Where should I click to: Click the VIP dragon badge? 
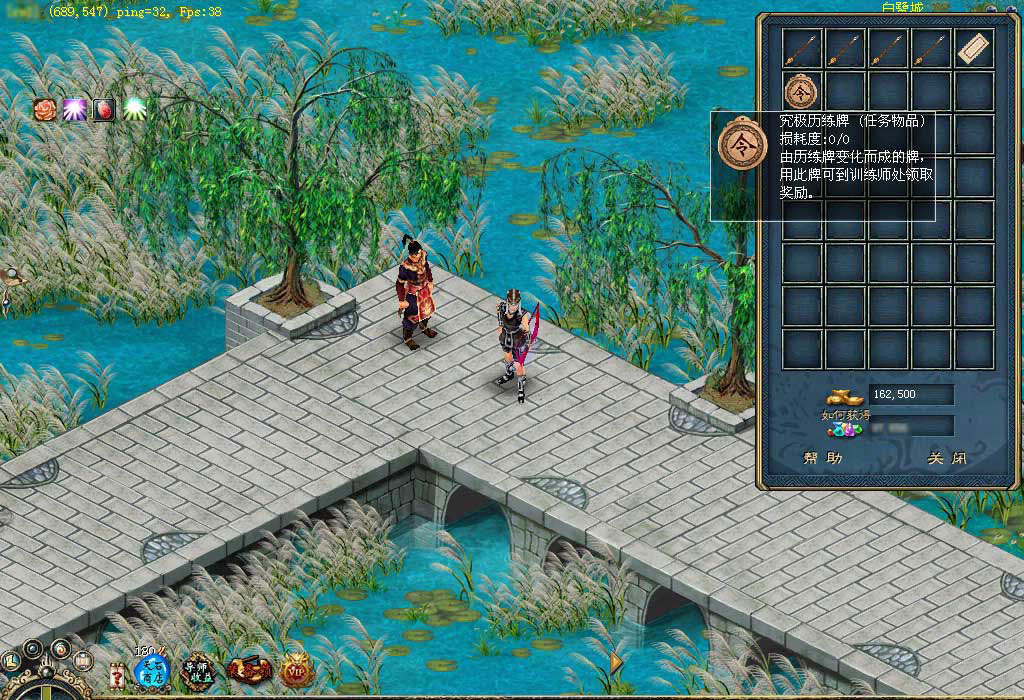coord(295,671)
